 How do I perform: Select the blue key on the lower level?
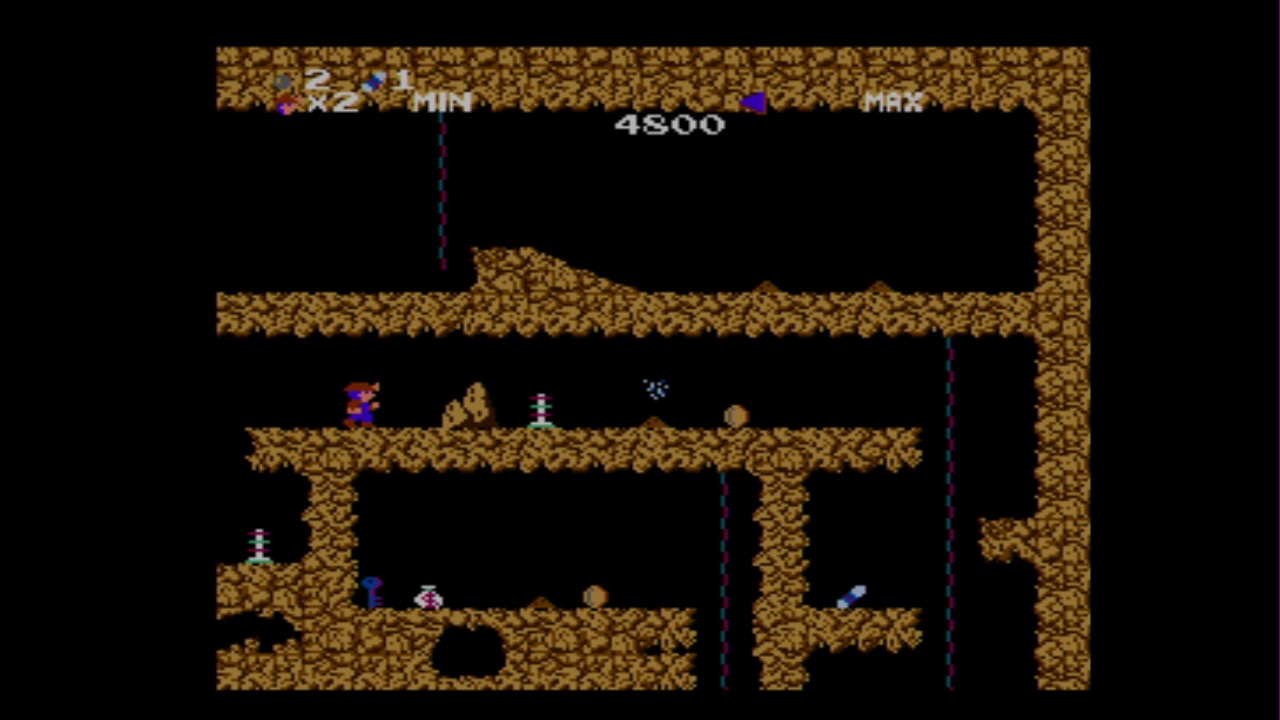[371, 595]
